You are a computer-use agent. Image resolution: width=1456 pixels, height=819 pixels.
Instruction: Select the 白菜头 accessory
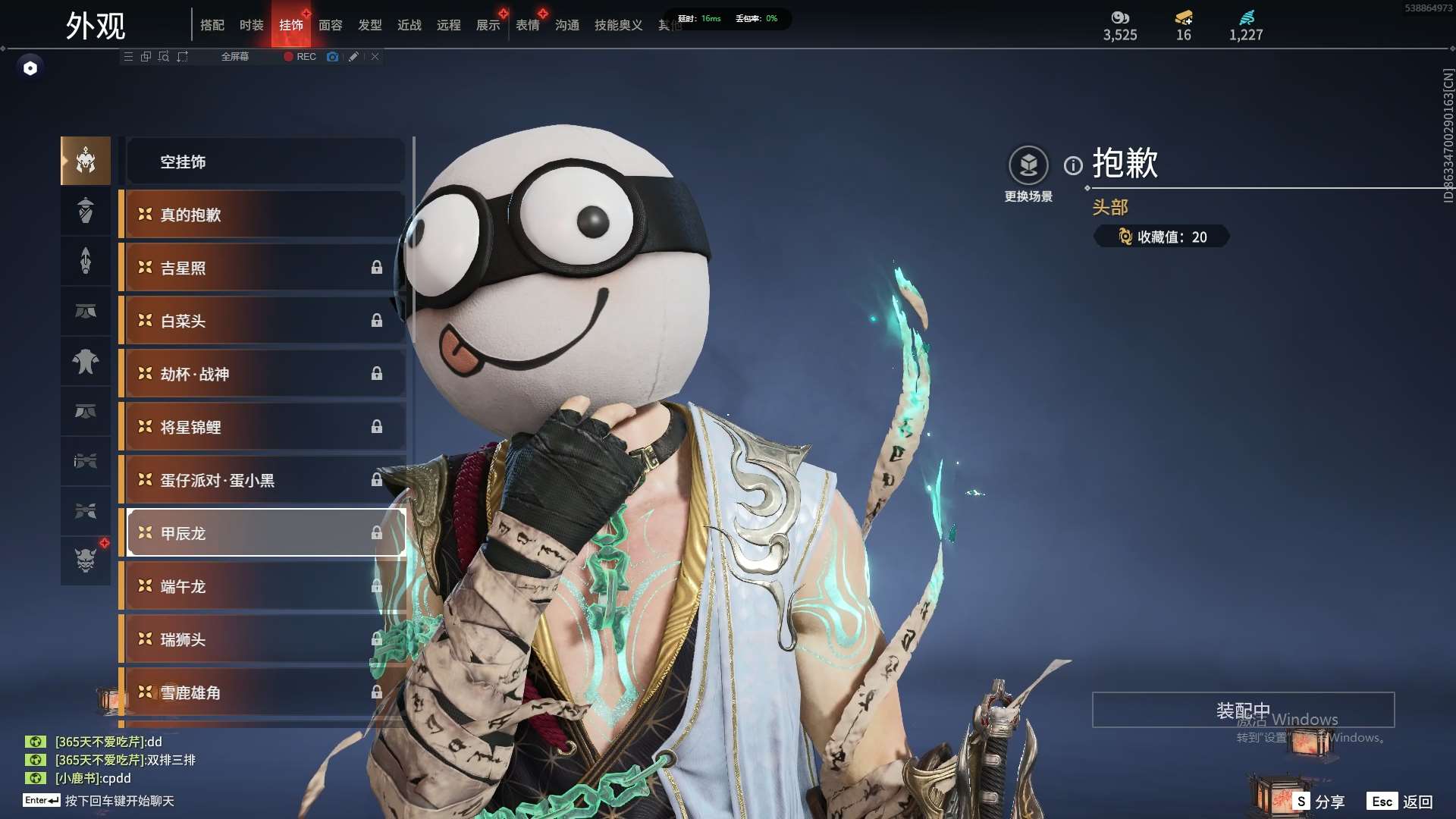click(x=265, y=321)
